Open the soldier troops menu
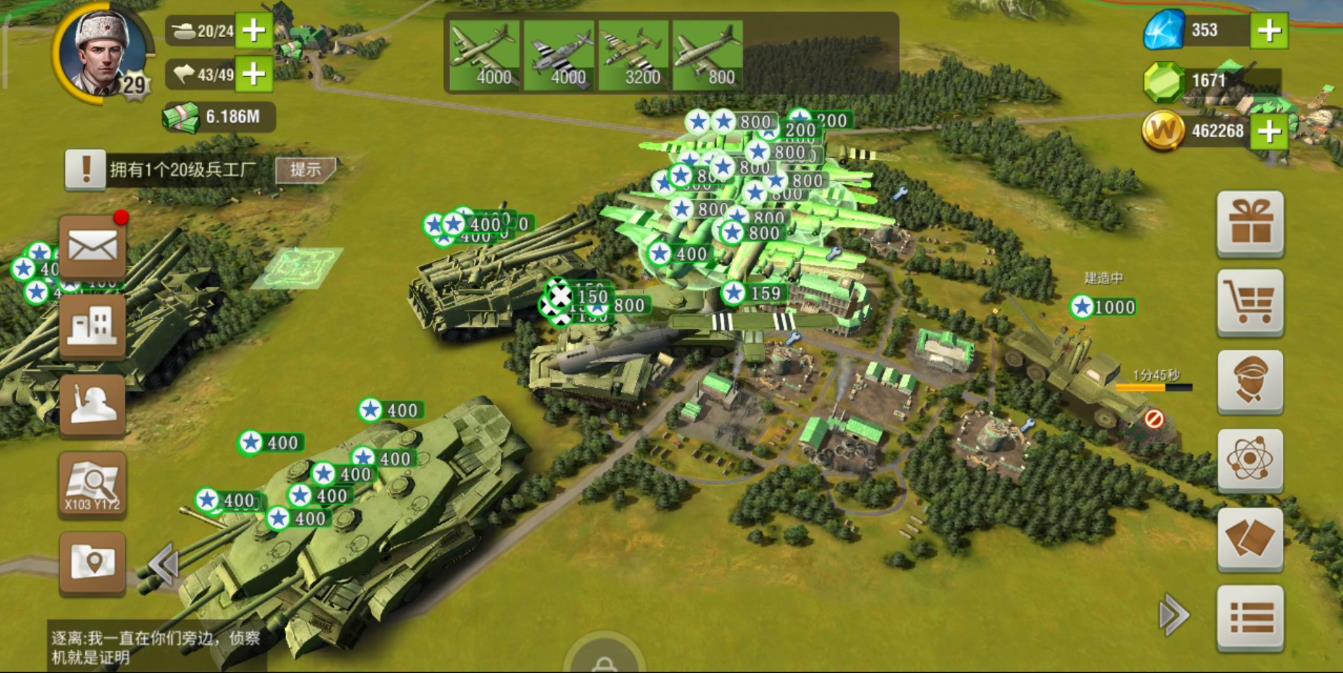This screenshot has width=1343, height=673. tap(92, 405)
